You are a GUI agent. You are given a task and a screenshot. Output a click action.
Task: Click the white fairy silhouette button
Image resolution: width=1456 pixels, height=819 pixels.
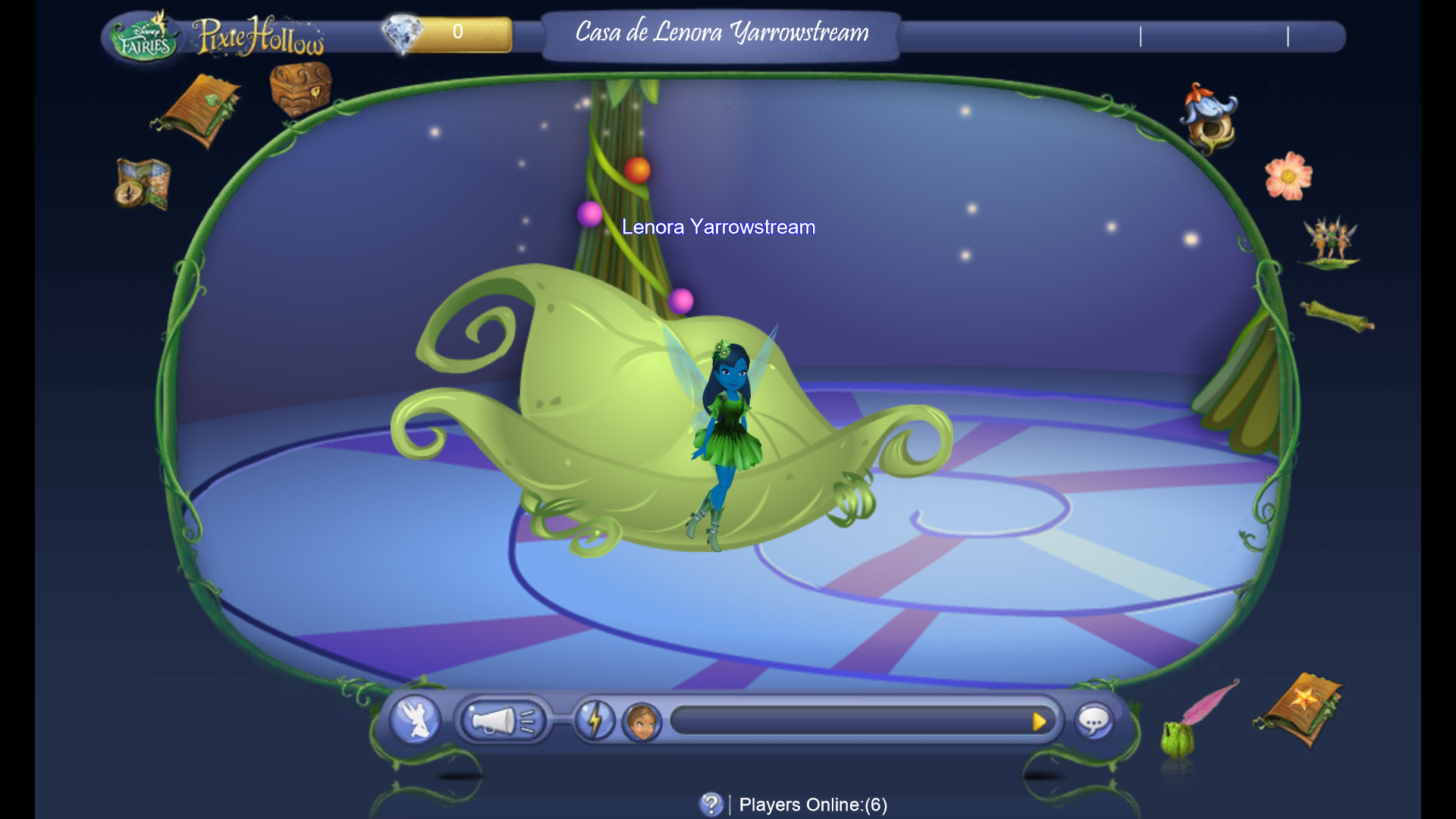coord(415,719)
